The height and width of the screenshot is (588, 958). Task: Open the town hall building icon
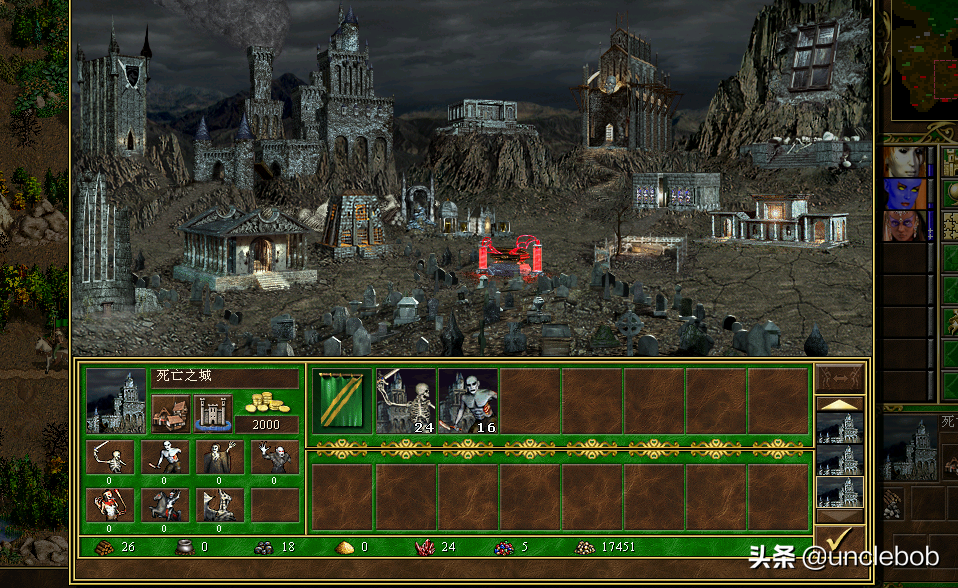(x=171, y=412)
